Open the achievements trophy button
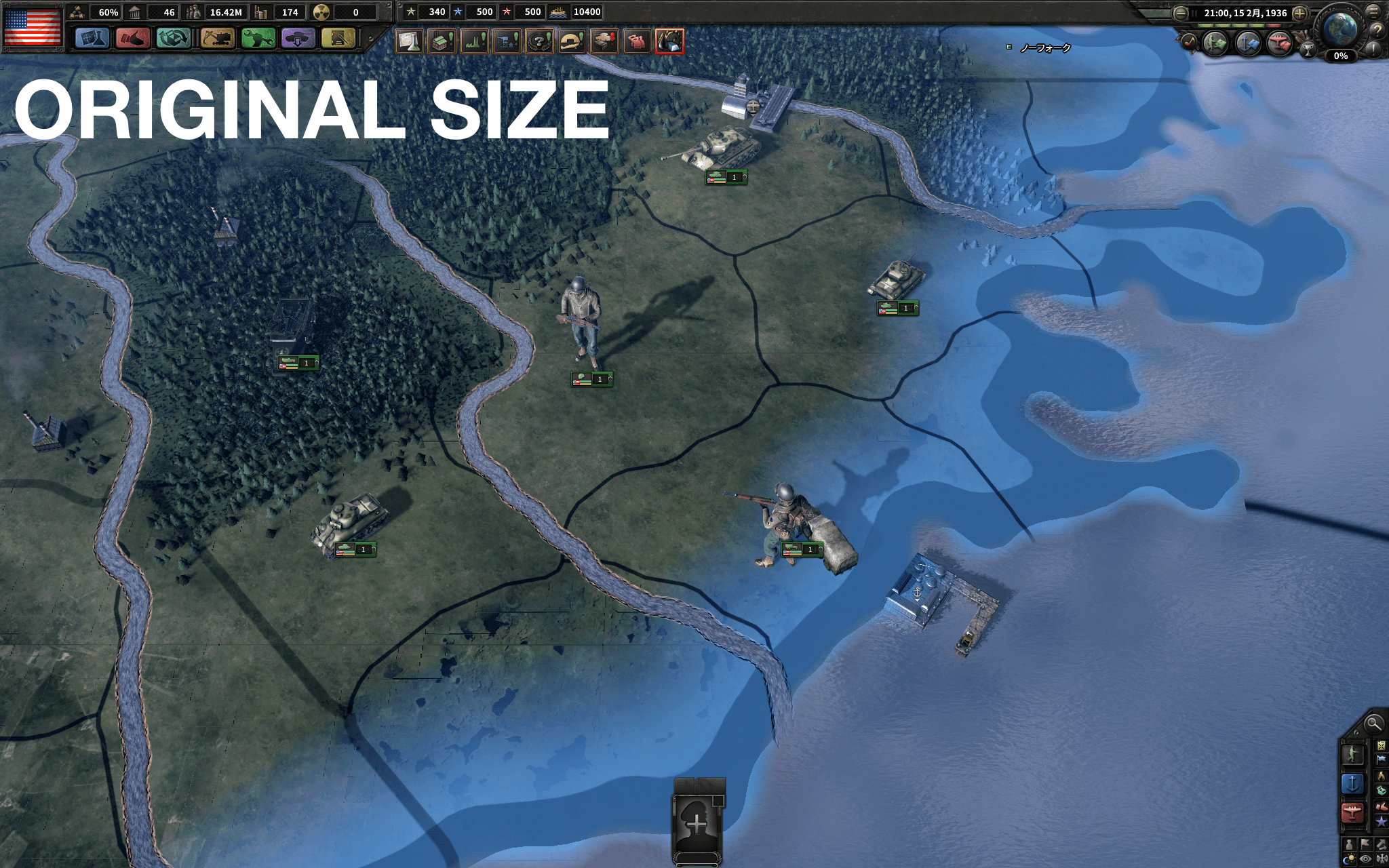The width and height of the screenshot is (1389, 868). point(1308,48)
